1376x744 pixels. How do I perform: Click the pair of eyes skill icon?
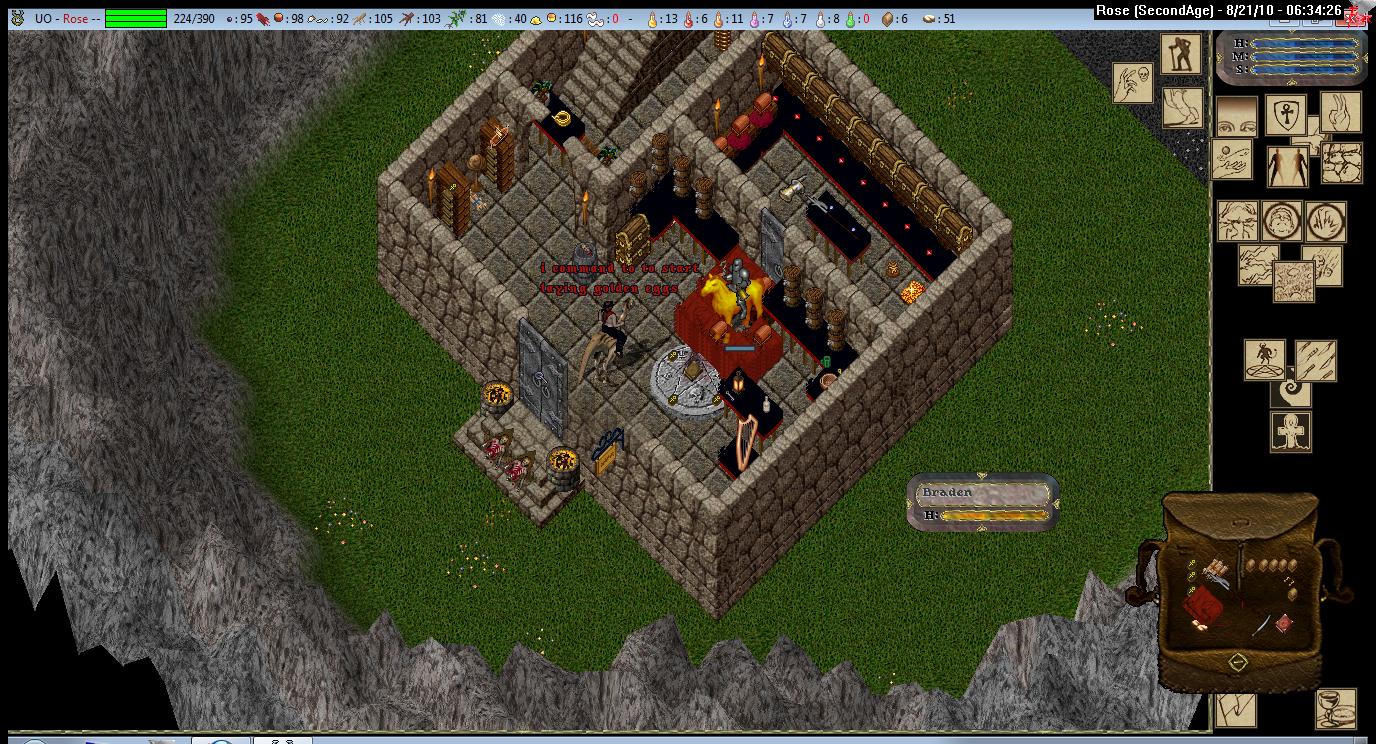pos(1236,115)
